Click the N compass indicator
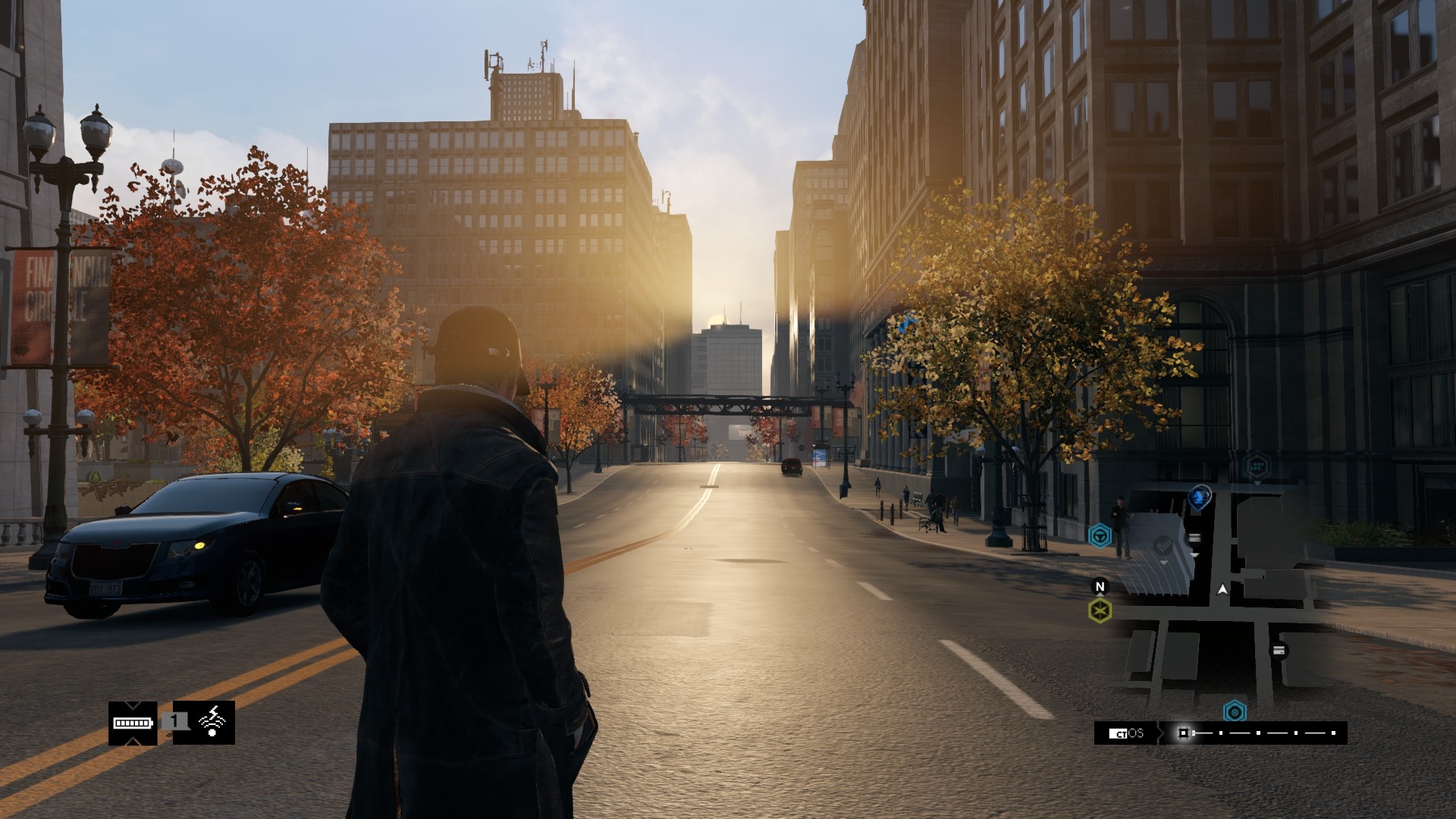1456x819 pixels. [1100, 586]
